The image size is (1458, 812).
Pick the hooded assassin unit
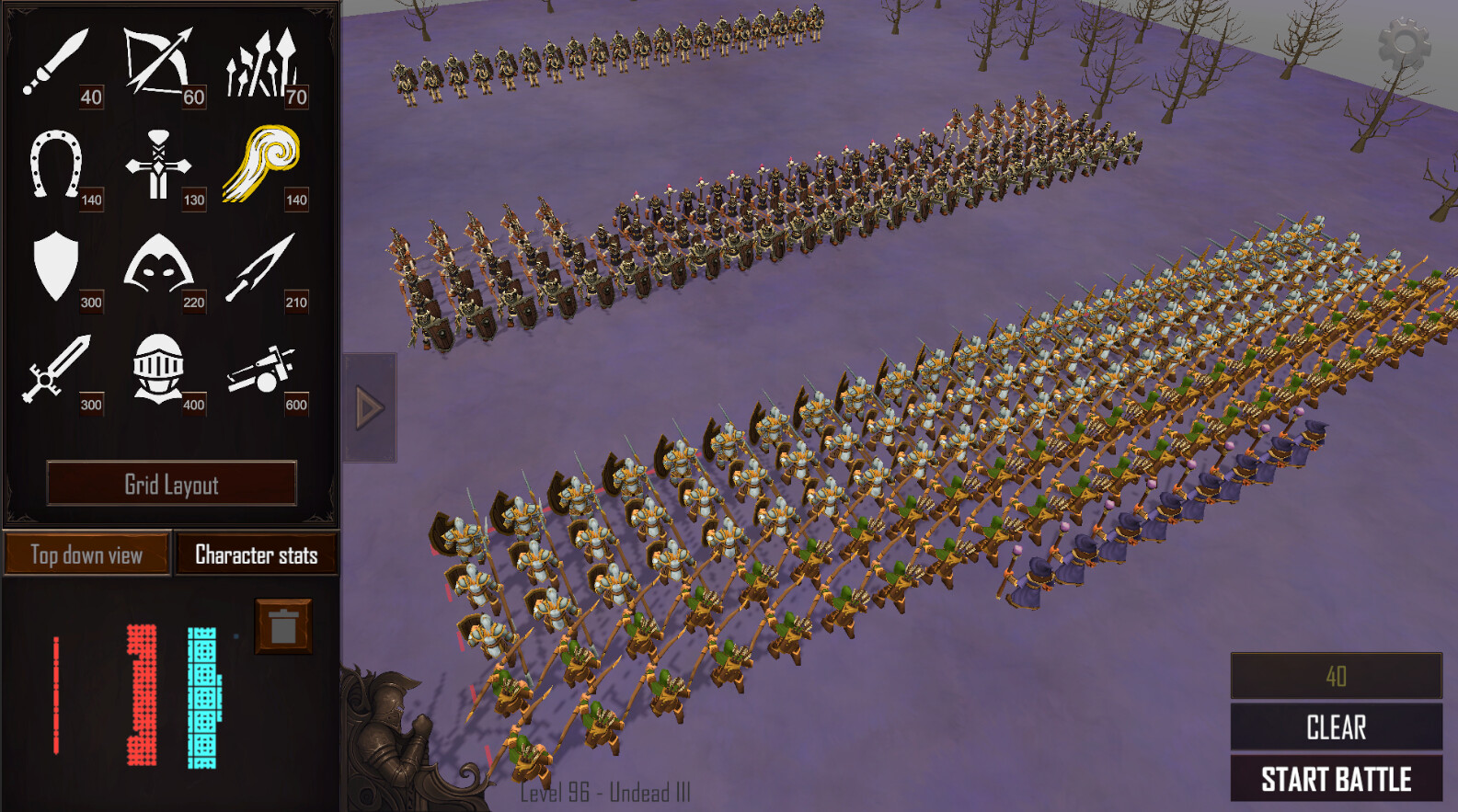[x=161, y=267]
